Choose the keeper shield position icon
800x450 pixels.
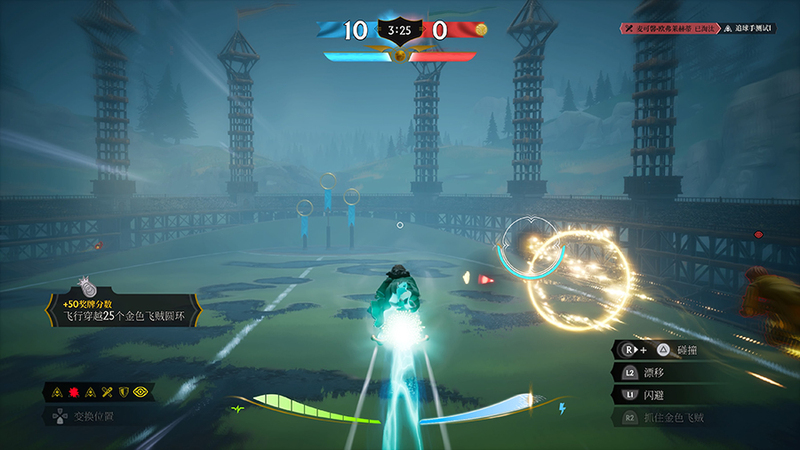tap(124, 392)
